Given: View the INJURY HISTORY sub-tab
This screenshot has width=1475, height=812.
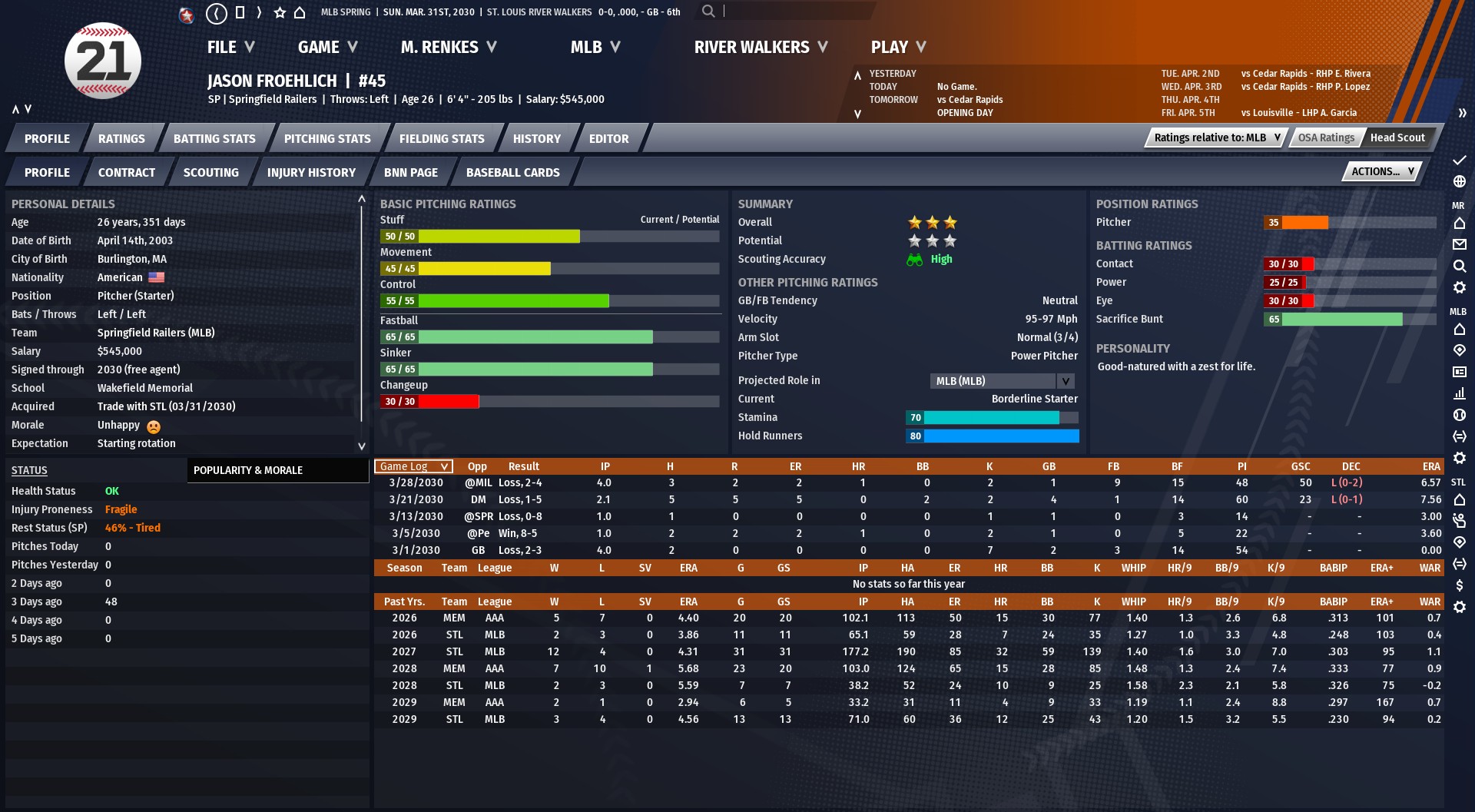Looking at the screenshot, I should (x=311, y=173).
